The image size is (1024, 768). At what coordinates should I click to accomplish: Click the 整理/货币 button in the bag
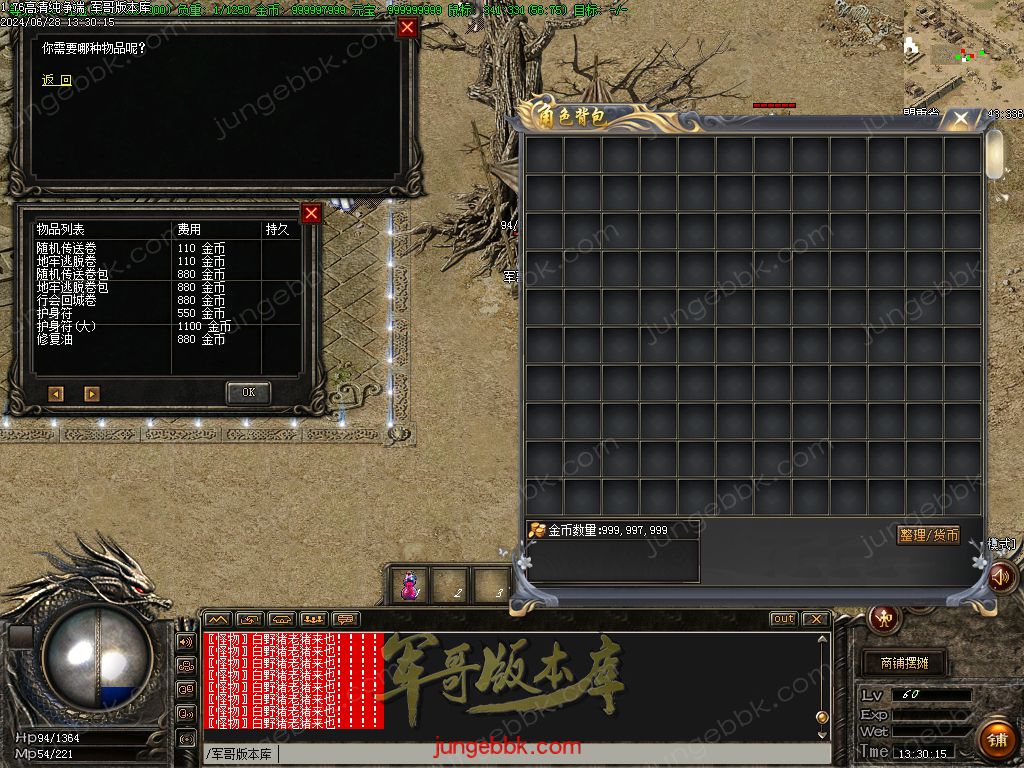click(928, 535)
